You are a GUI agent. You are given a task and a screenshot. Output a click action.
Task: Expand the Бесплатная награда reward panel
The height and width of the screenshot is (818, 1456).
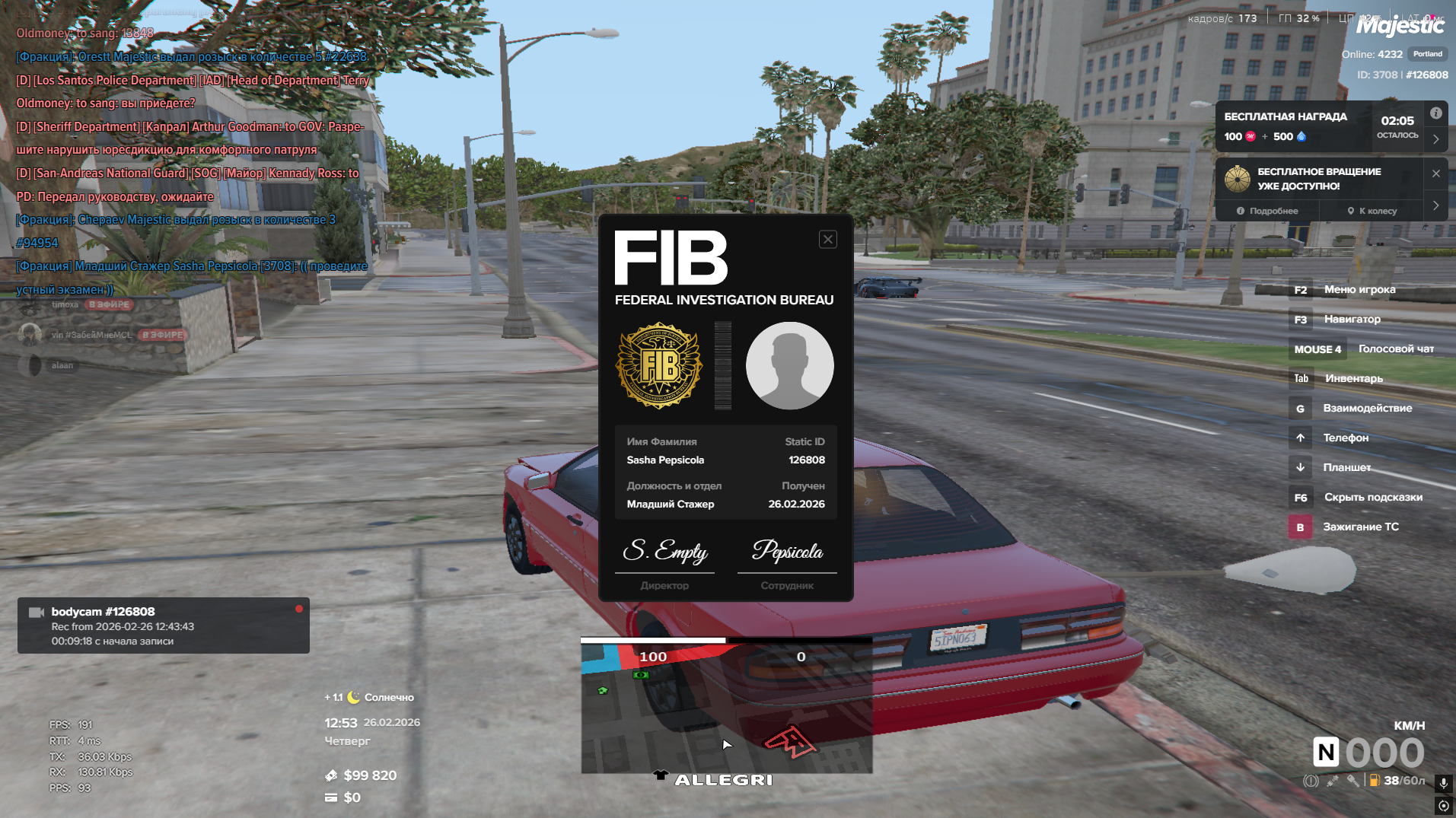[x=1435, y=139]
